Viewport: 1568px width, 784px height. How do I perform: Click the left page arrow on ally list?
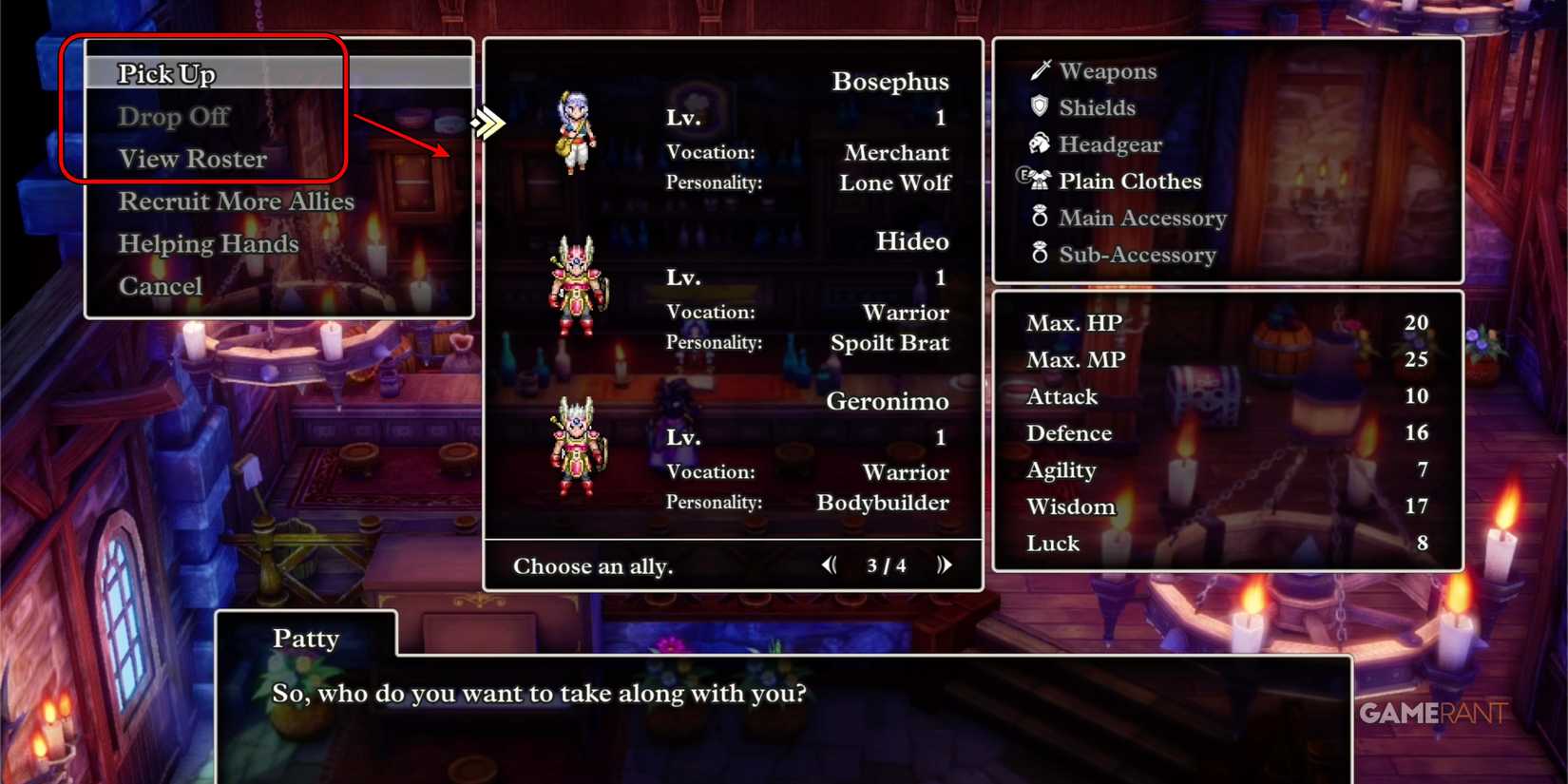(x=829, y=564)
